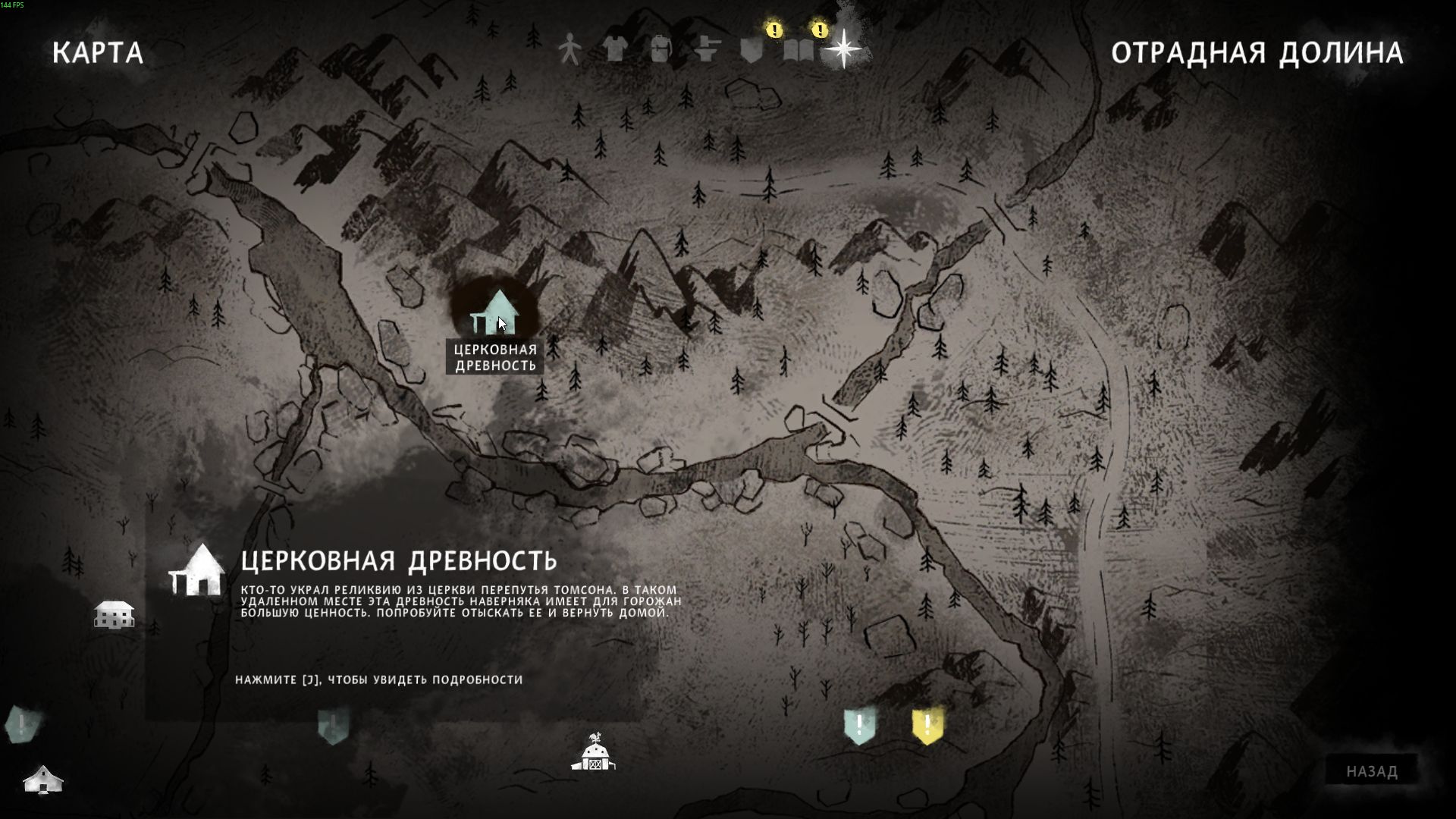The width and height of the screenshot is (1456, 819).
Task: Switch to the clothing shirt tab
Action: point(615,50)
